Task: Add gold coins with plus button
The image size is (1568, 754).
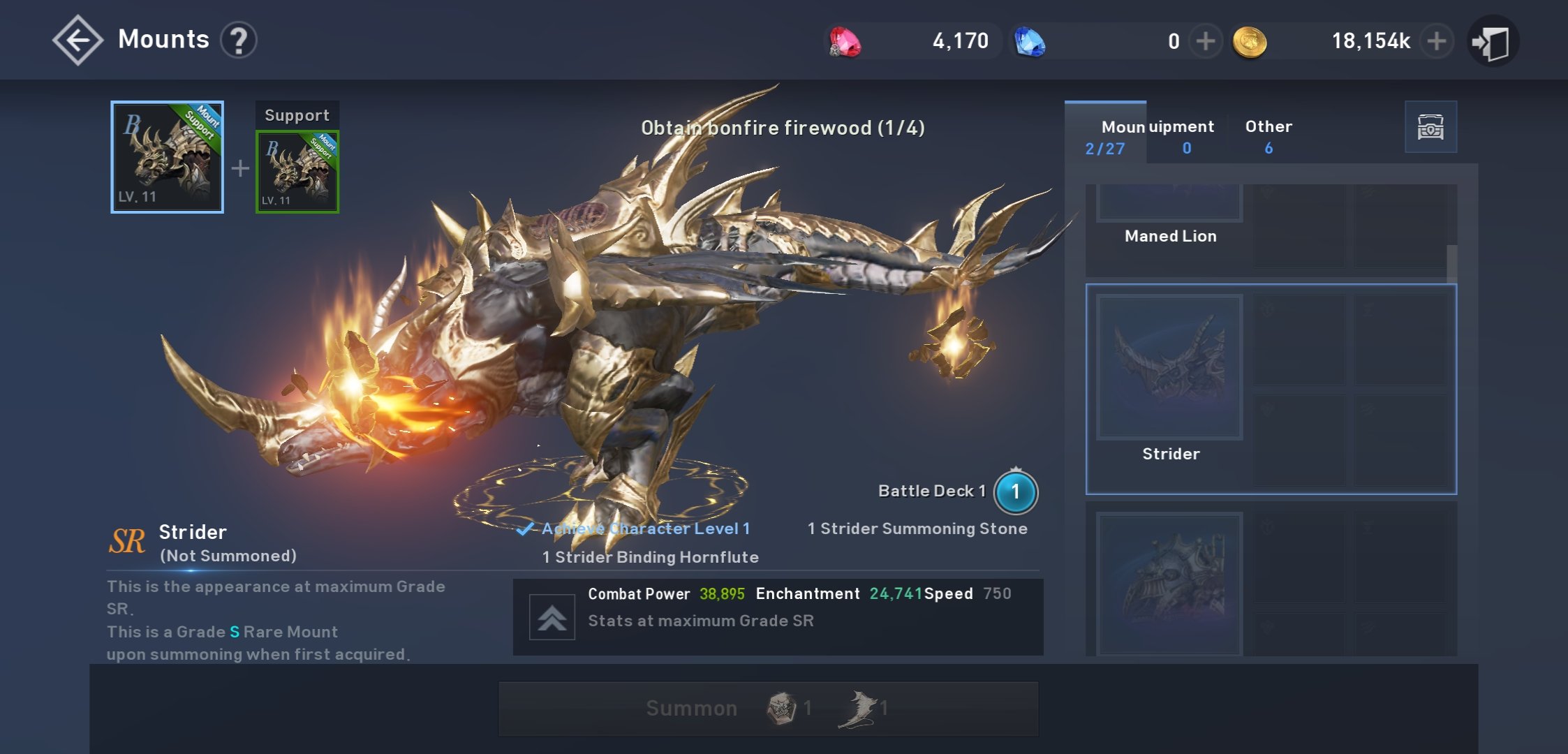Action: point(1436,41)
